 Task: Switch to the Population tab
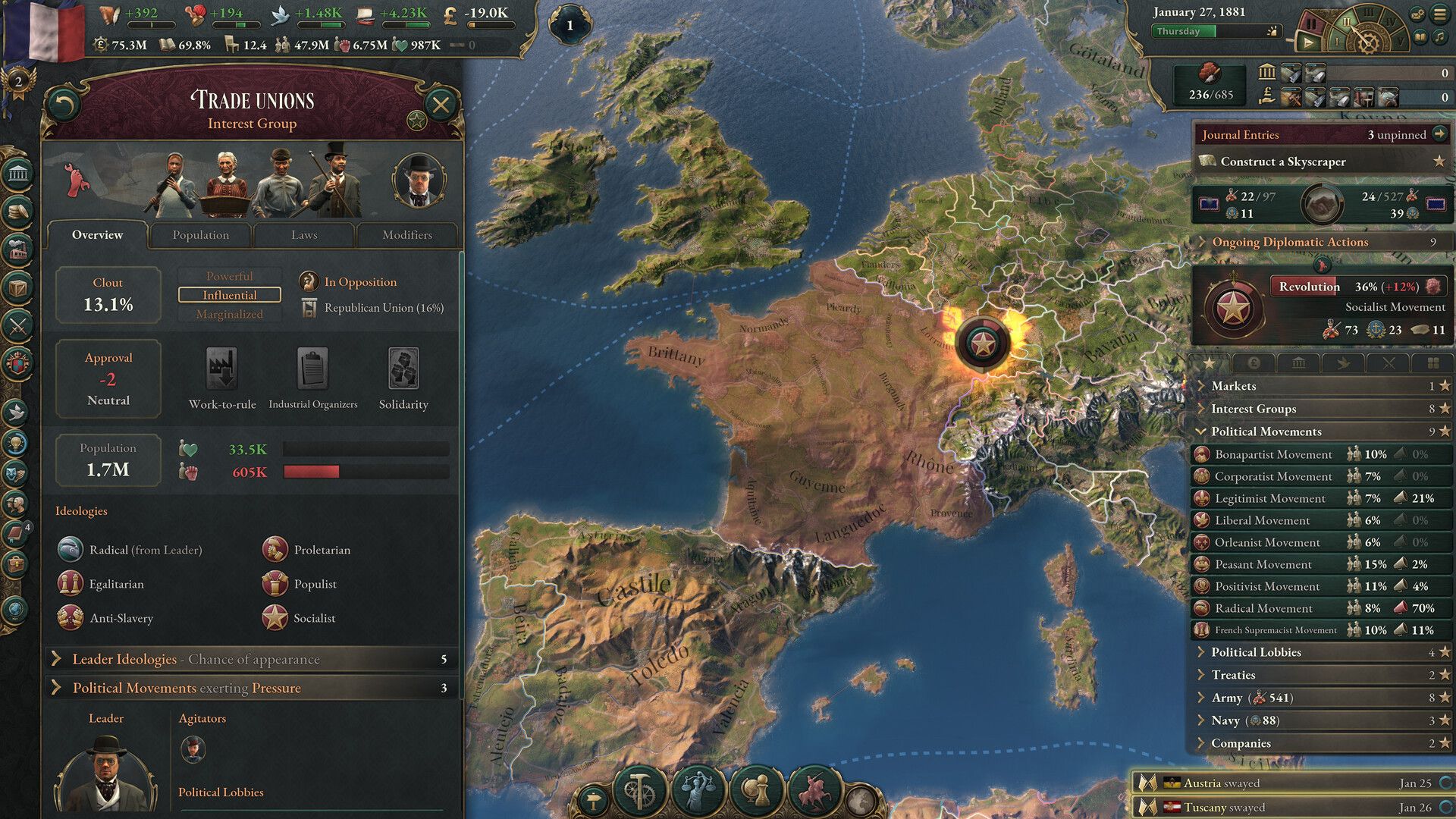coord(200,235)
